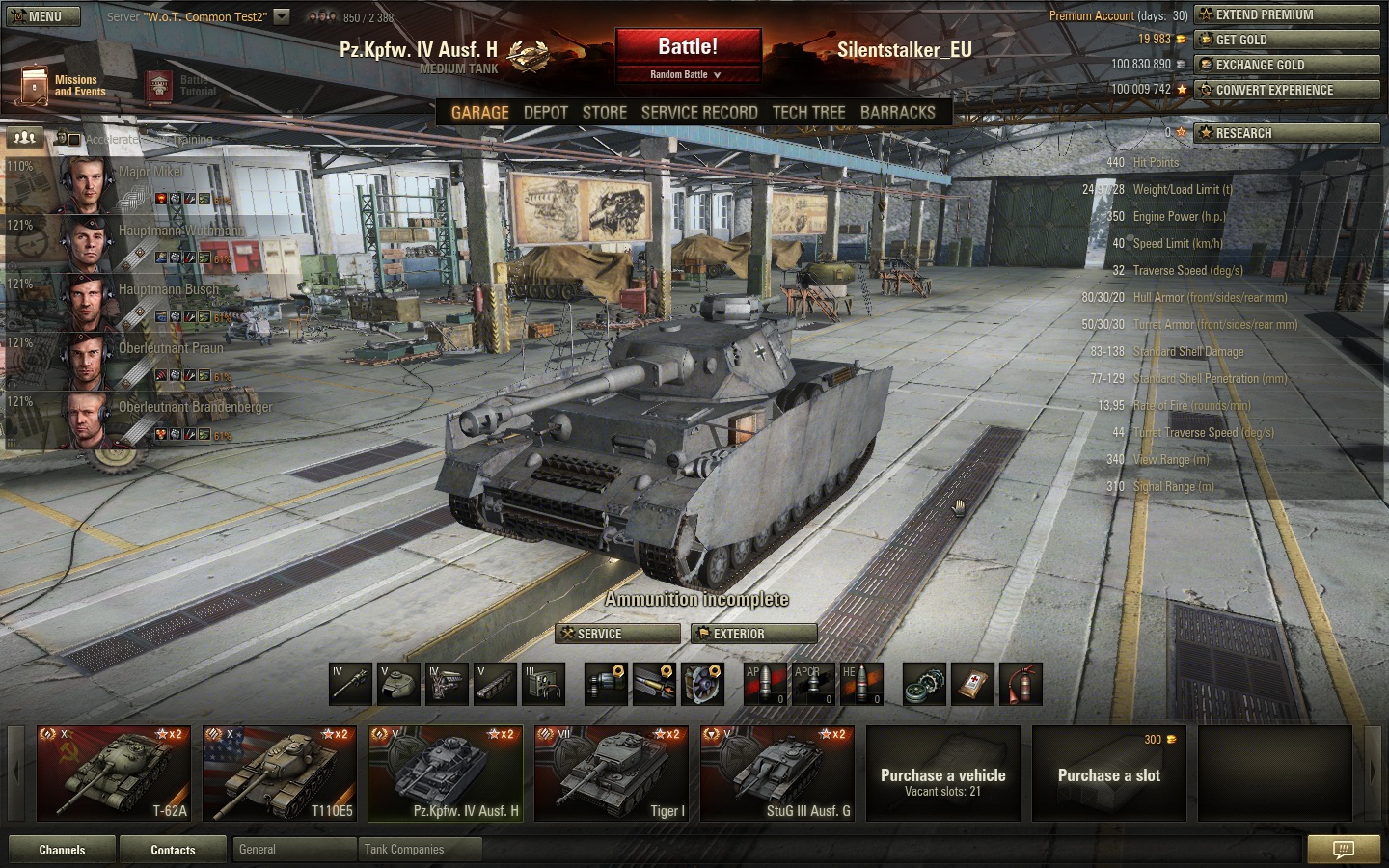The width and height of the screenshot is (1389, 868).
Task: Open the Channels chat button
Action: coord(62,850)
